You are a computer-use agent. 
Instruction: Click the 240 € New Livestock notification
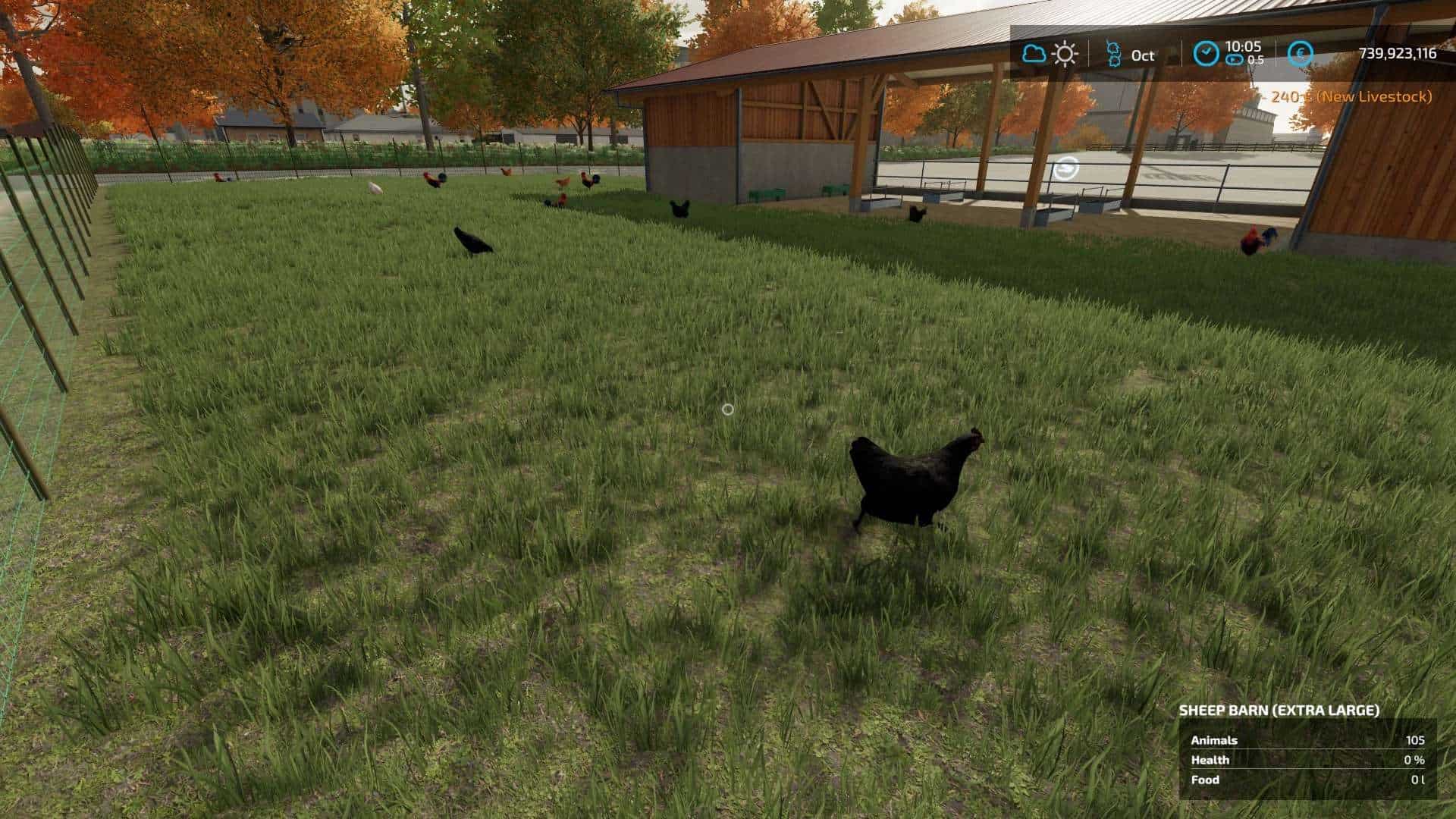tap(1351, 96)
